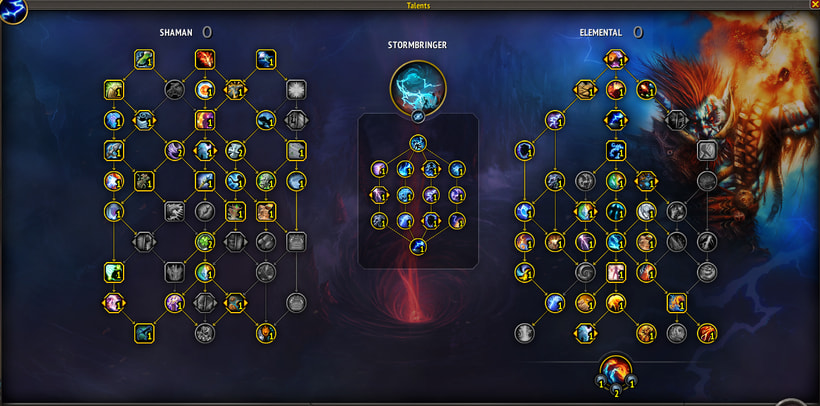Image resolution: width=820 pixels, height=406 pixels.
Task: Click the Tempest node atop the Stormbringer tree
Action: click(x=417, y=143)
